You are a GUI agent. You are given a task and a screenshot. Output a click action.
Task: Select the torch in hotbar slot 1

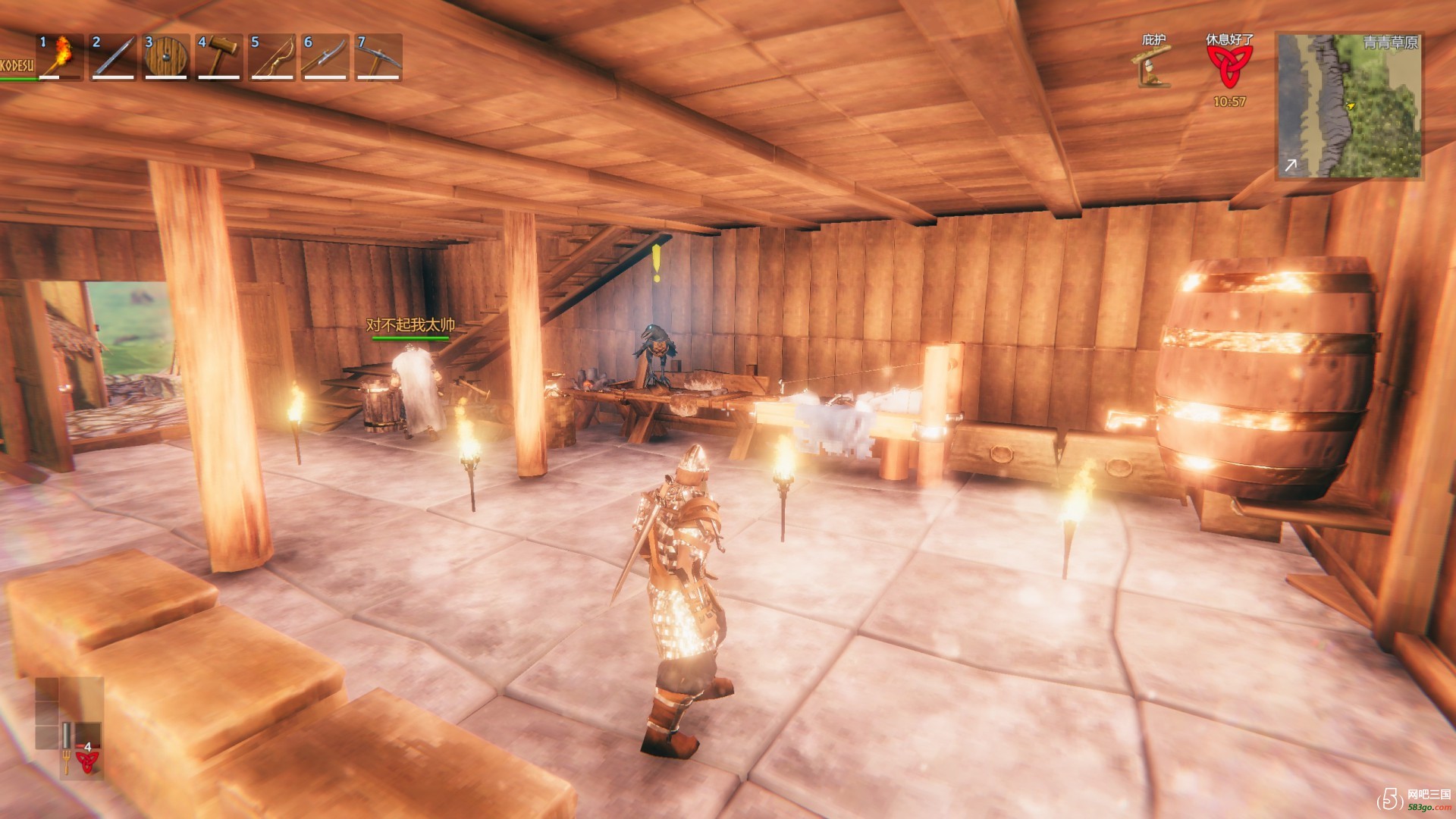pos(61,56)
